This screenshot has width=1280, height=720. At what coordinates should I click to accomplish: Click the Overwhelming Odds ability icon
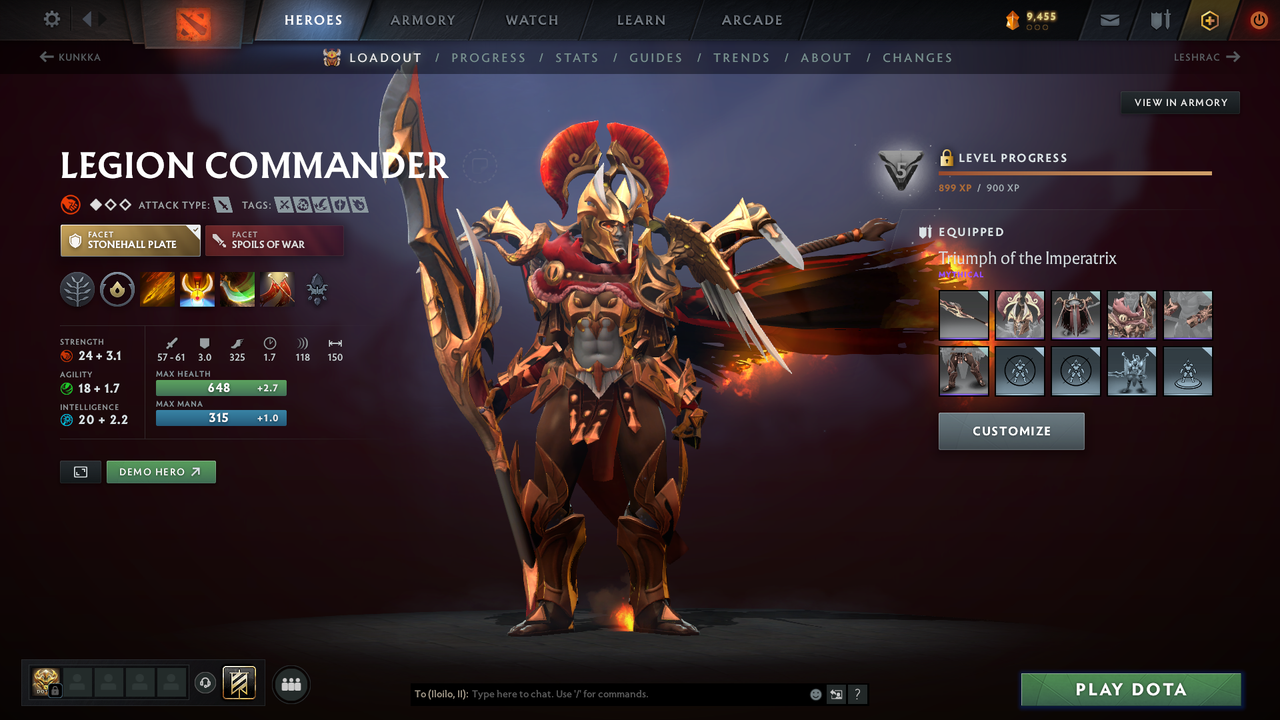point(157,289)
